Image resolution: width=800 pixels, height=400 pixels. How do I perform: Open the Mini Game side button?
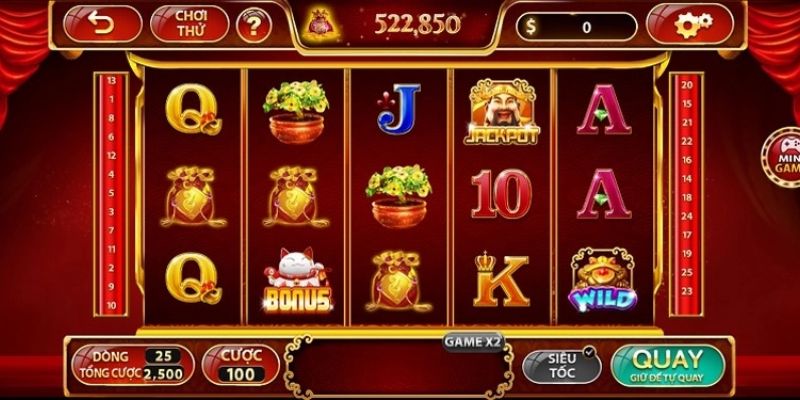783,160
